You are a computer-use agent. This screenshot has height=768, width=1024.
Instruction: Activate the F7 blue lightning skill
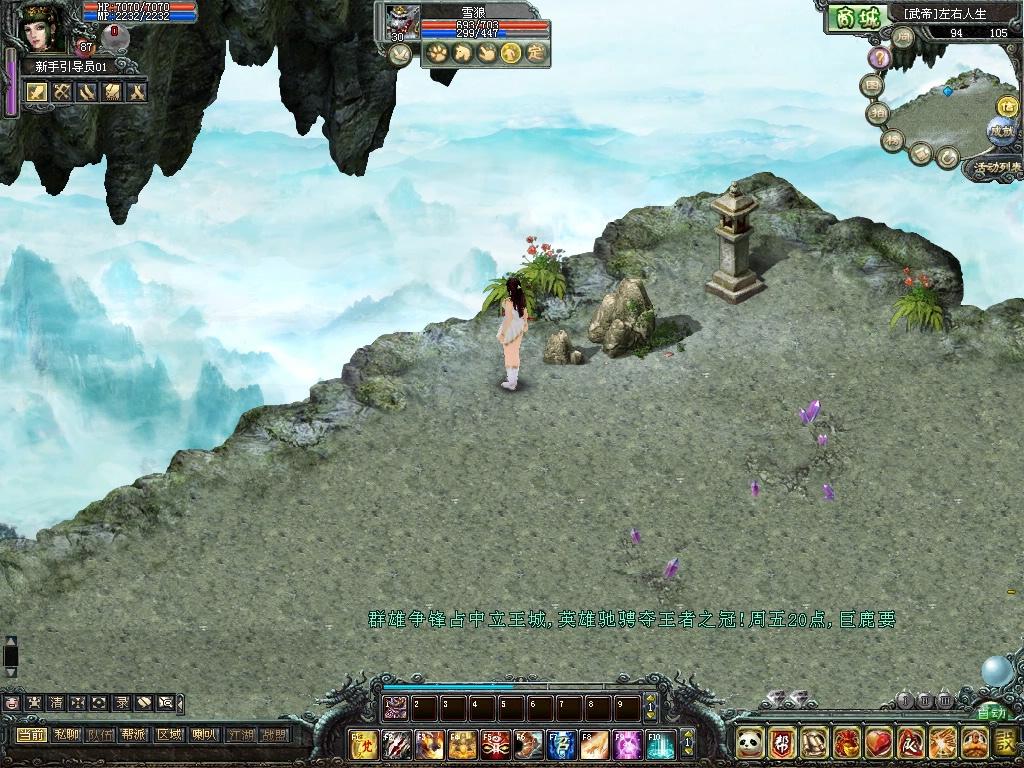click(563, 744)
